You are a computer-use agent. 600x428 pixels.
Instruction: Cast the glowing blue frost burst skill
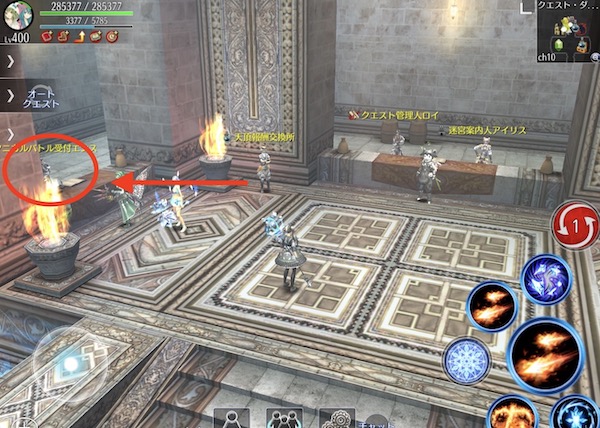click(x=576, y=414)
